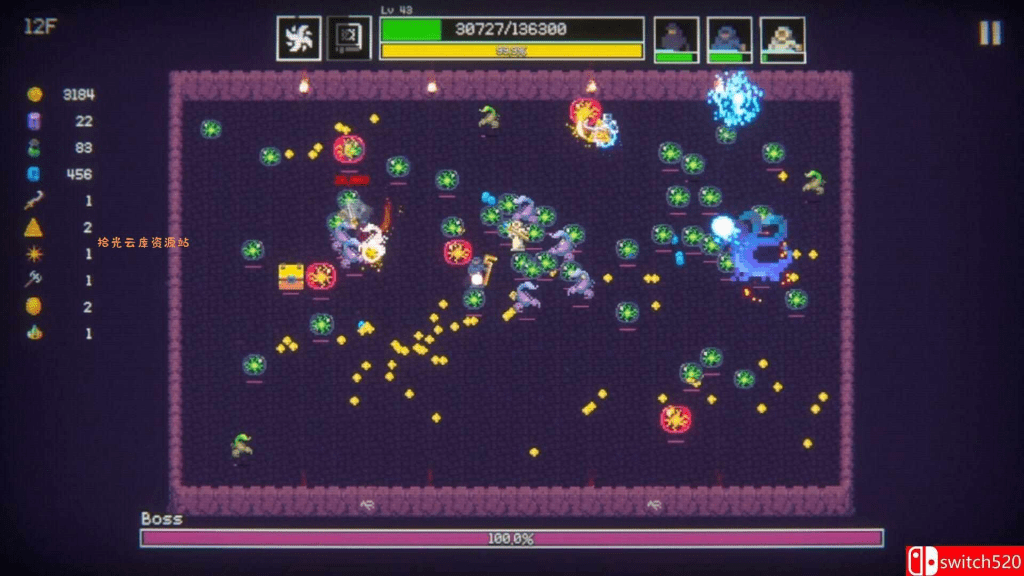The image size is (1024, 576).
Task: Pause the game with the pause button
Action: pyautogui.click(x=989, y=33)
